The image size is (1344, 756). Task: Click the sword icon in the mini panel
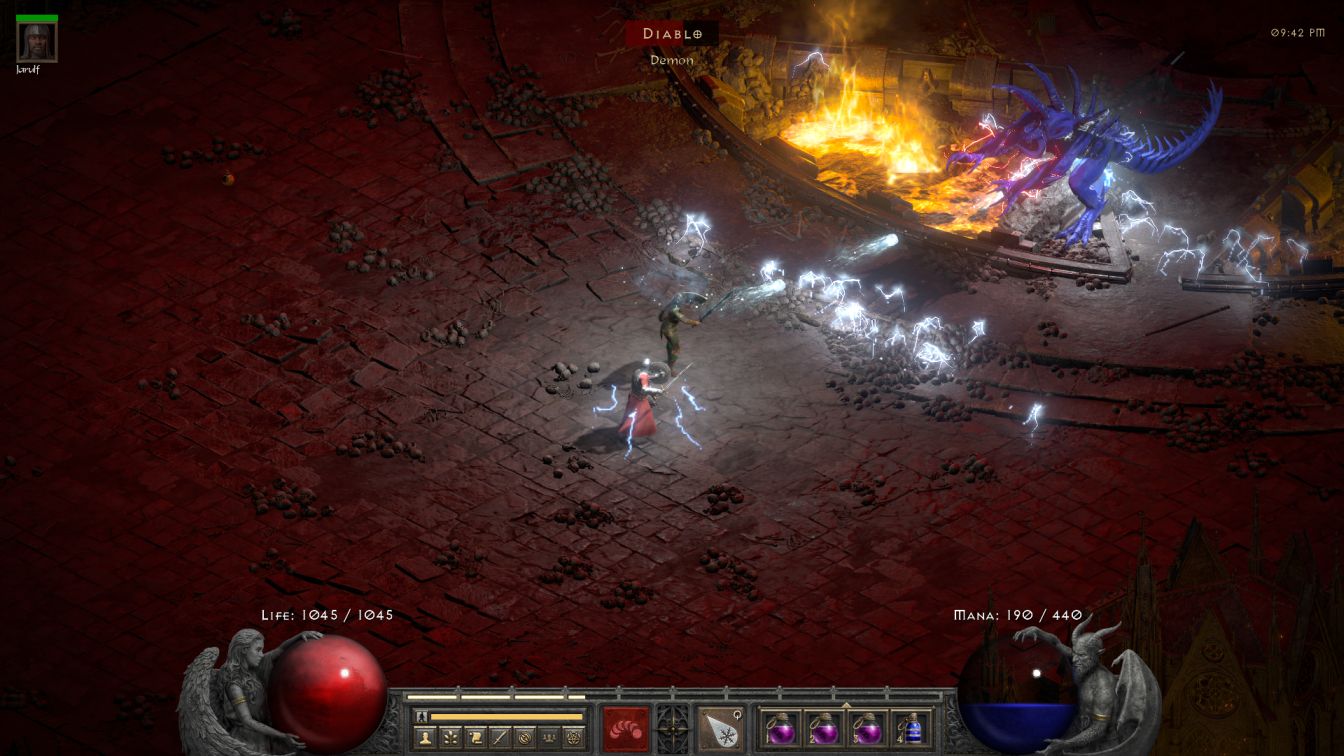(499, 738)
